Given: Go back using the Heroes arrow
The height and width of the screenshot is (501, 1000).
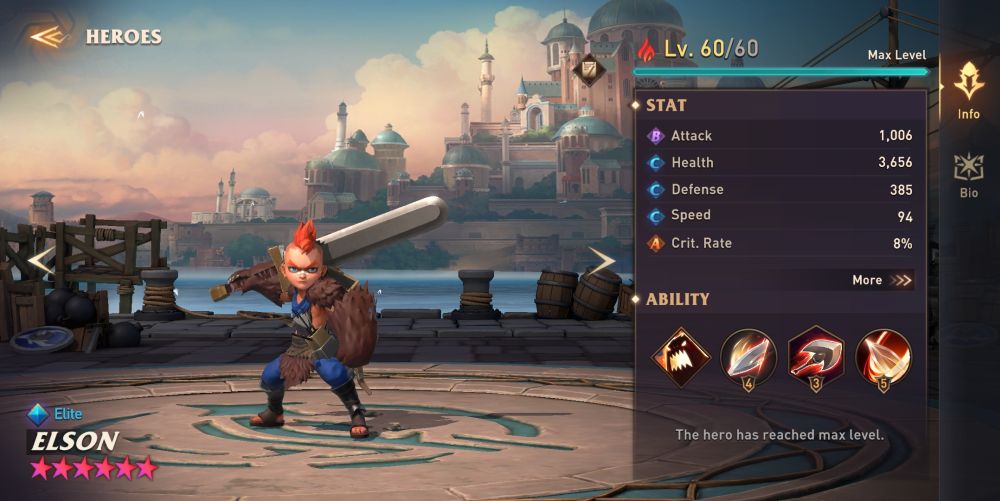Looking at the screenshot, I should (x=47, y=37).
